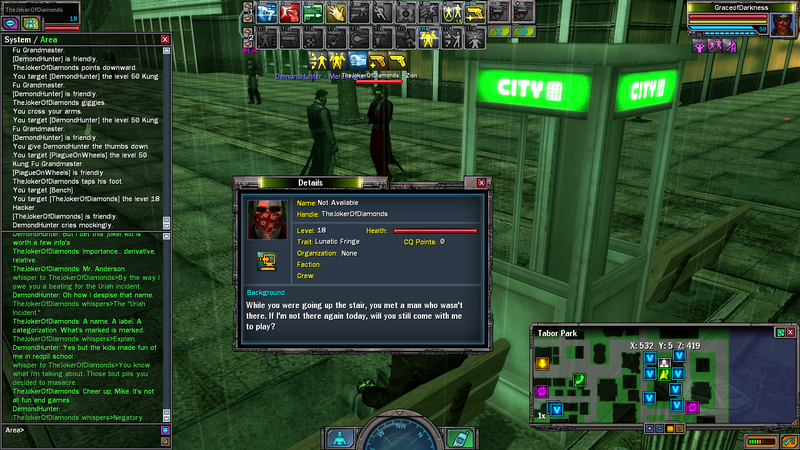Toggle the green map-size button beside close
The image size is (800, 450).
779,332
